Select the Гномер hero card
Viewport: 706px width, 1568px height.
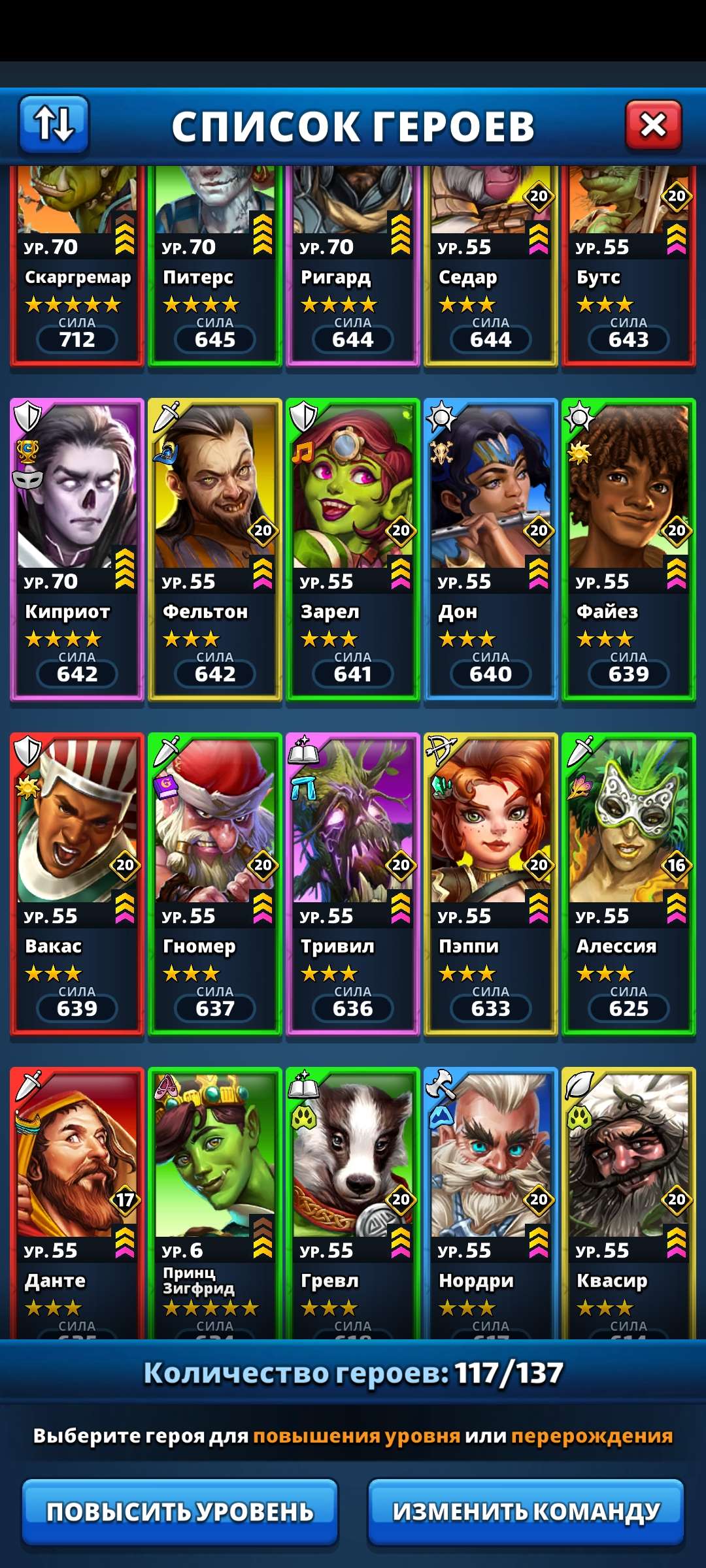[x=215, y=883]
